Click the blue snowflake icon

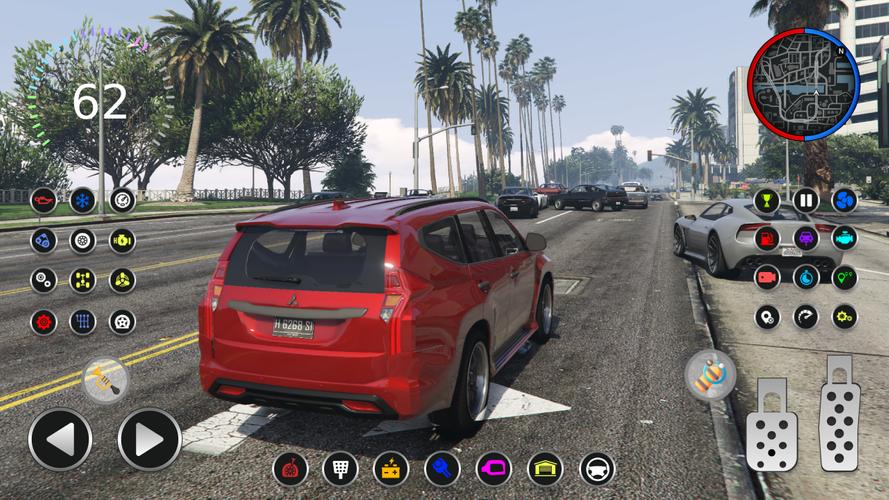82,200
